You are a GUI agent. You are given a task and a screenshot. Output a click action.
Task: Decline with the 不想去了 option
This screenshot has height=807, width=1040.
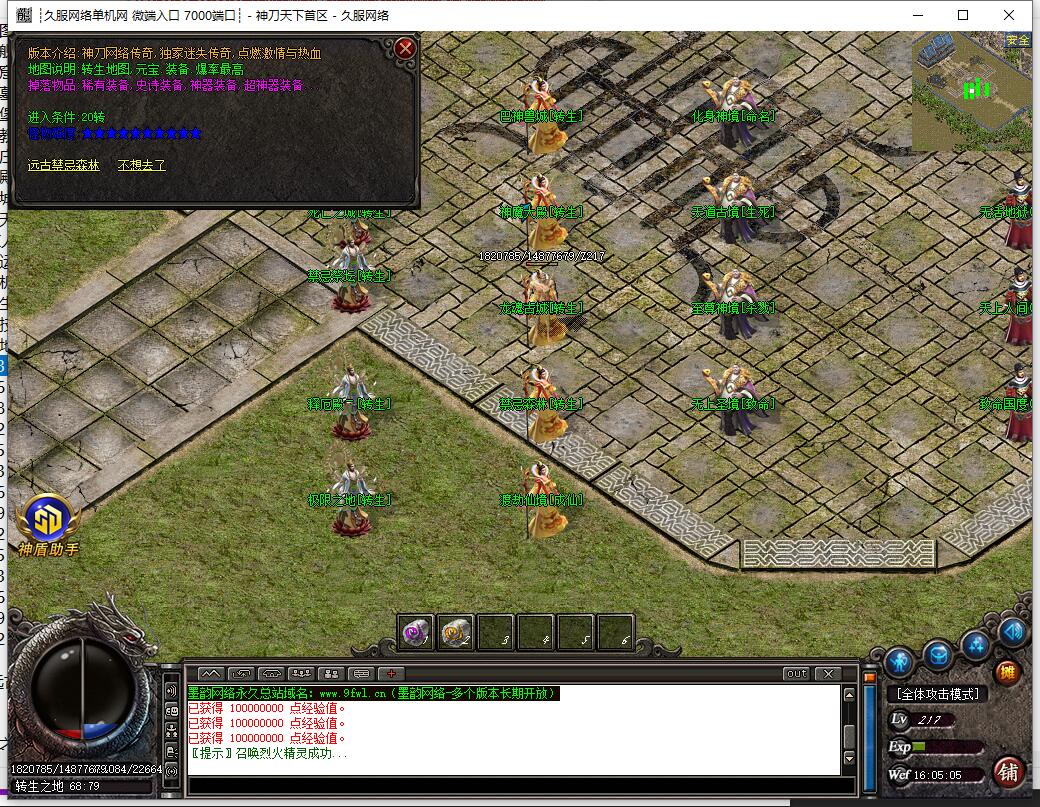point(142,165)
